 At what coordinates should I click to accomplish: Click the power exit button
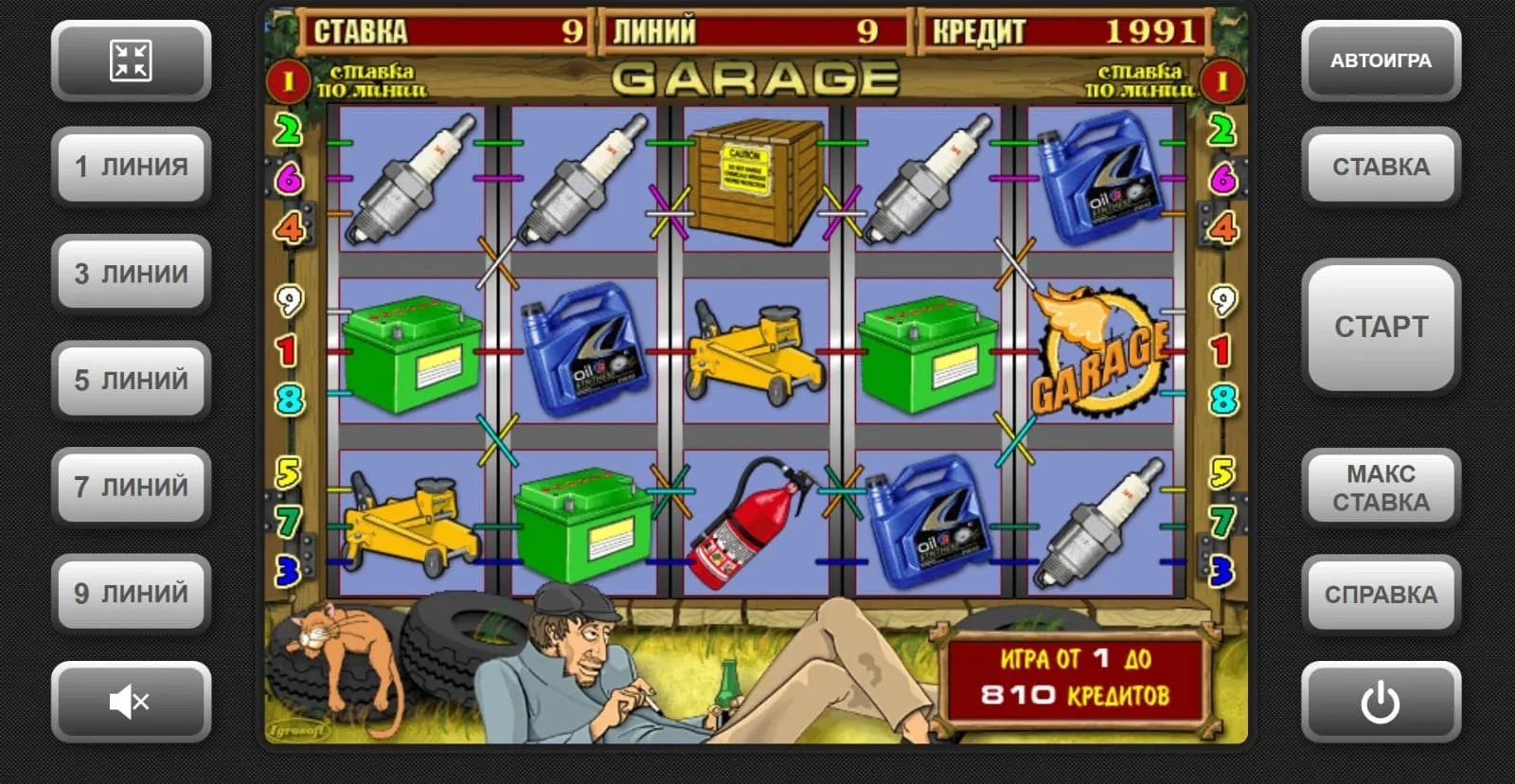point(1381,702)
